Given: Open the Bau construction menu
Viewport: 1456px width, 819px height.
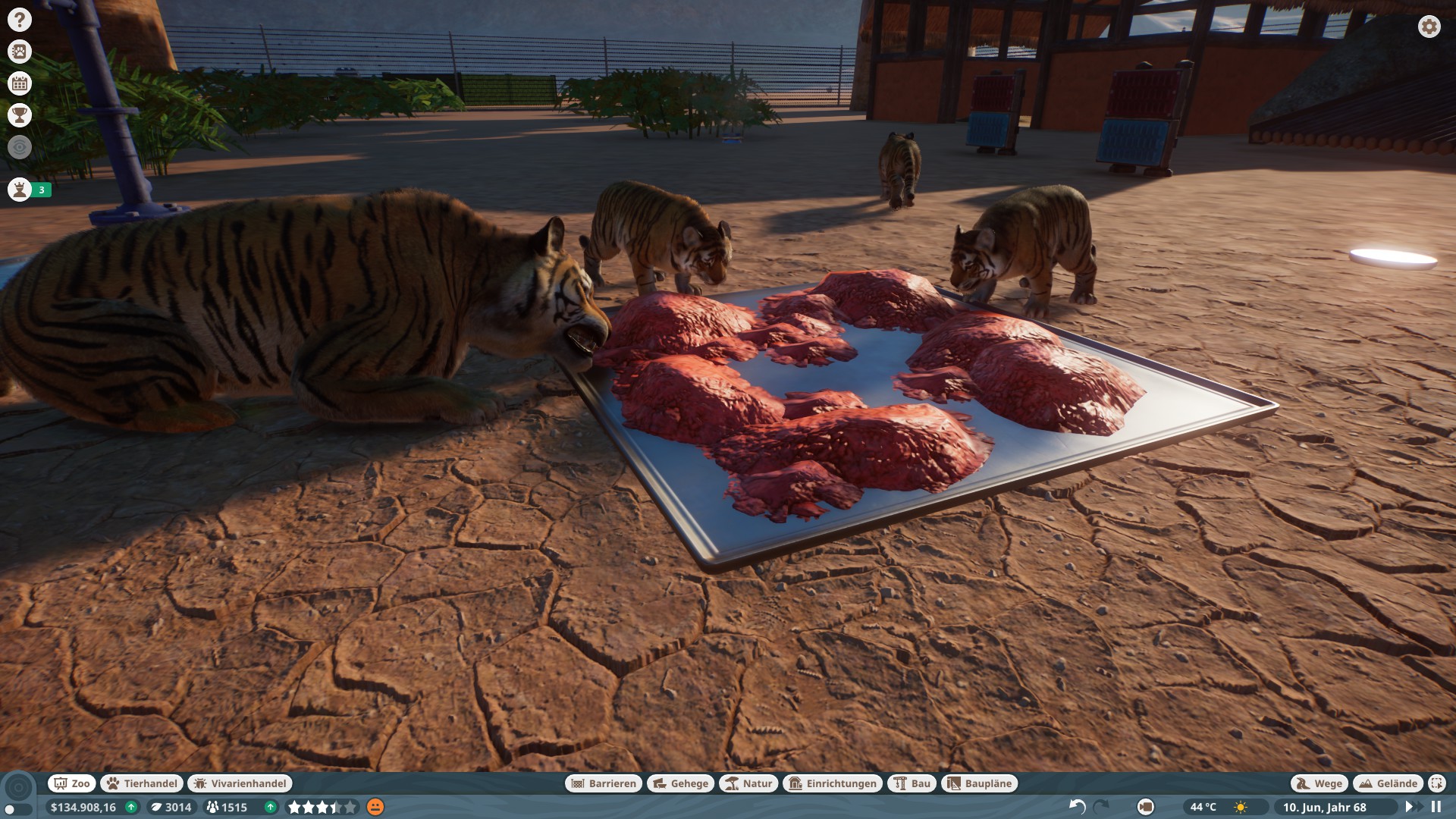Looking at the screenshot, I should pos(912,783).
